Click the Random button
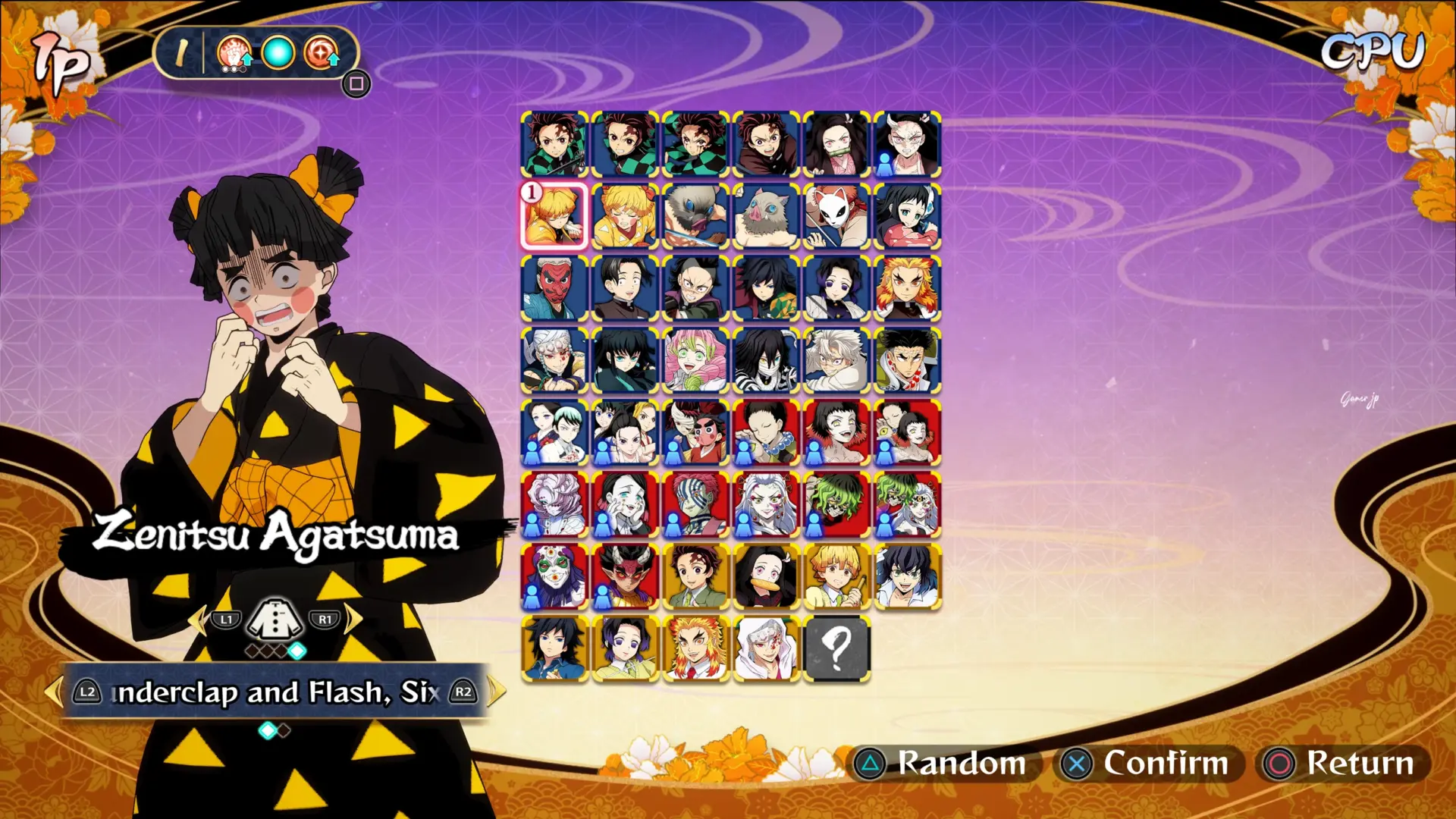 point(943,763)
